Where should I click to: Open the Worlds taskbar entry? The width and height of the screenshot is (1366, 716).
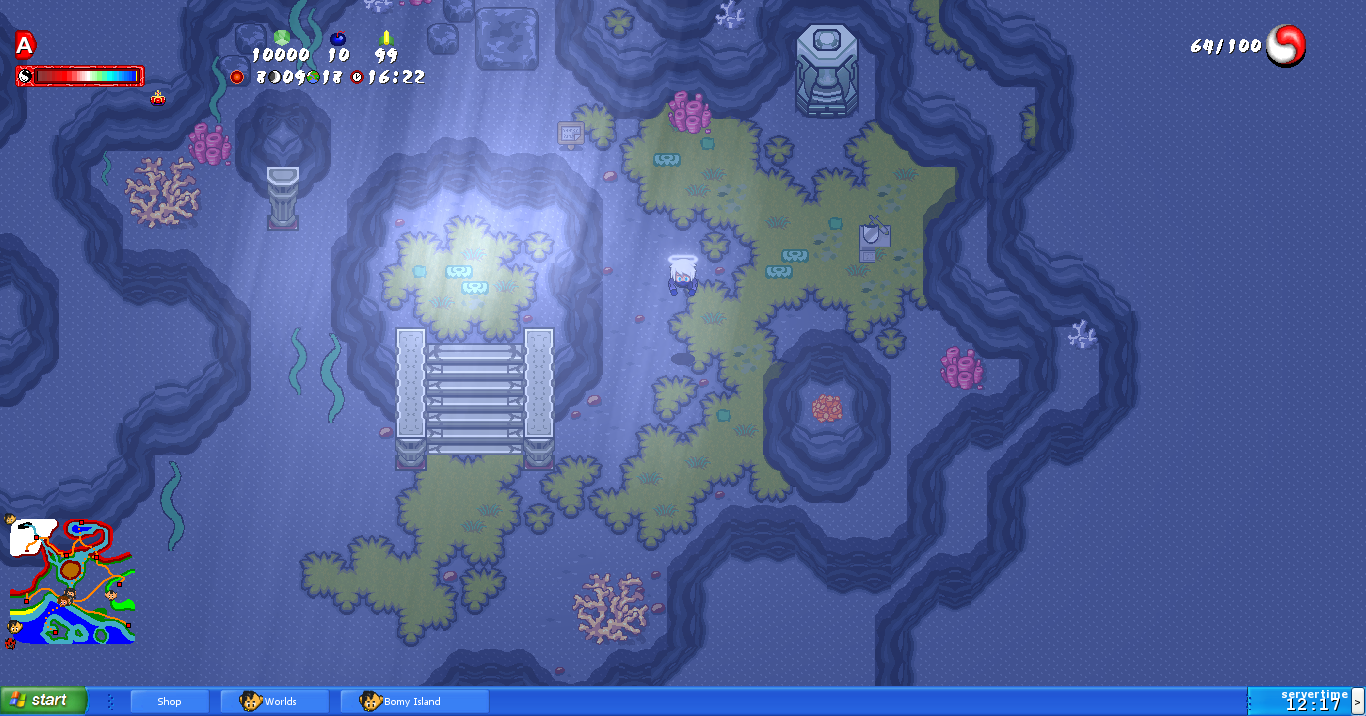point(274,701)
